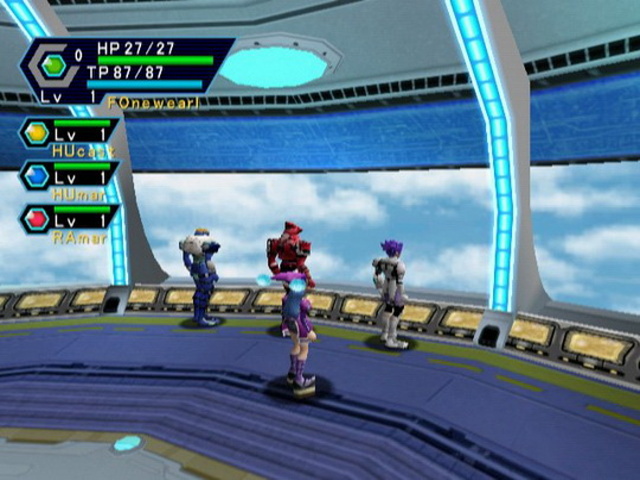Screen dimensions: 640x480
Task: Select the FOnewearl green hexagon section icon
Action: 53,66
